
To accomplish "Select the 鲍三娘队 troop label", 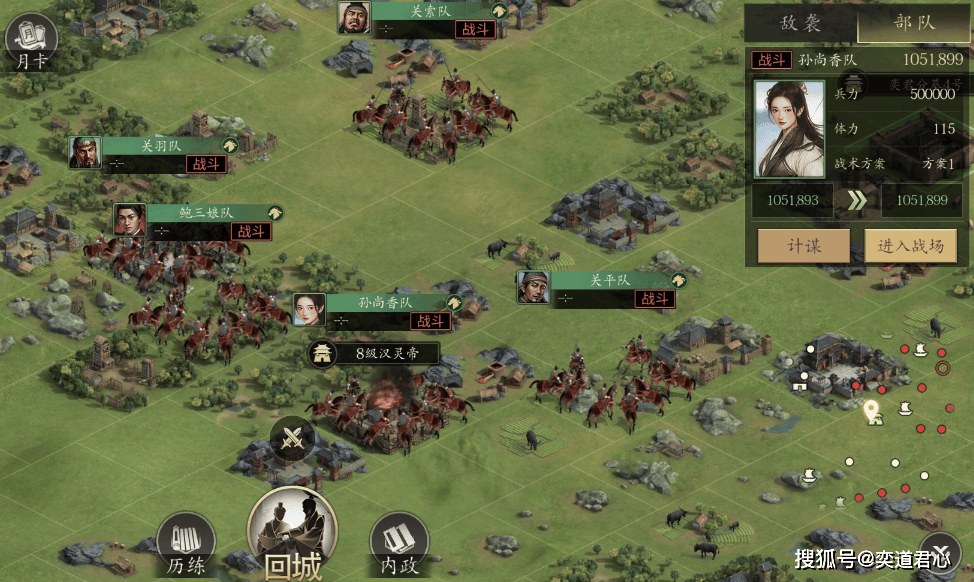I will click(x=208, y=213).
